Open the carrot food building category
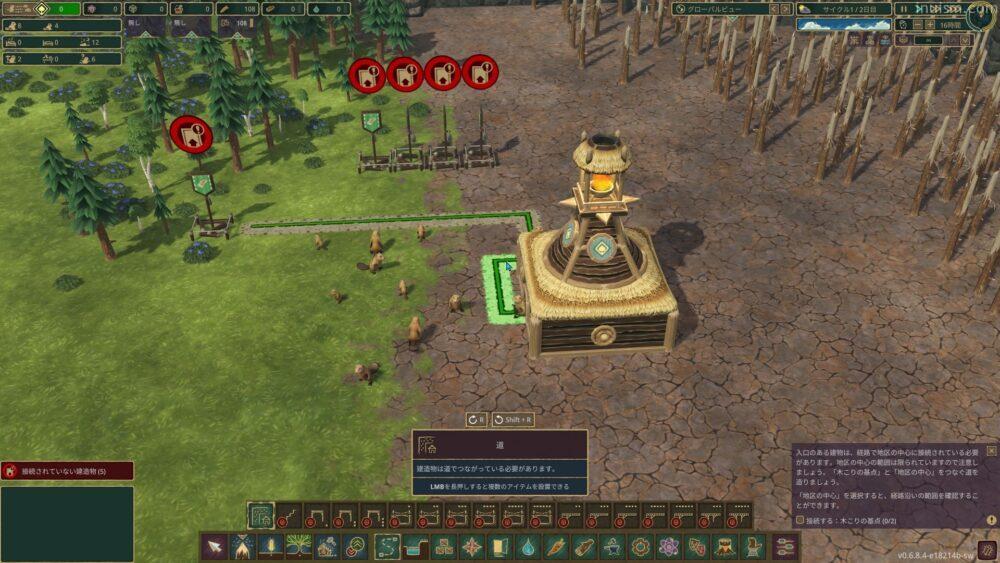The height and width of the screenshot is (563, 1000). (556, 547)
